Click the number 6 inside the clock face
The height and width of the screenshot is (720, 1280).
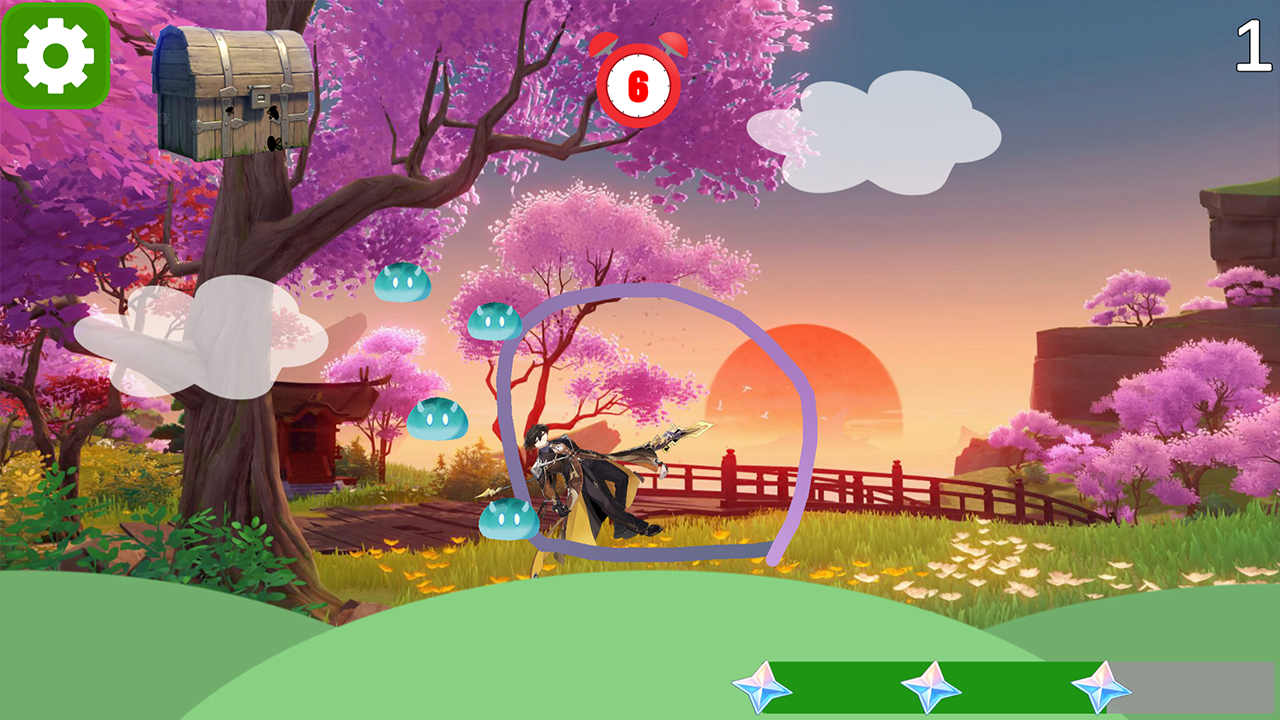(x=639, y=88)
